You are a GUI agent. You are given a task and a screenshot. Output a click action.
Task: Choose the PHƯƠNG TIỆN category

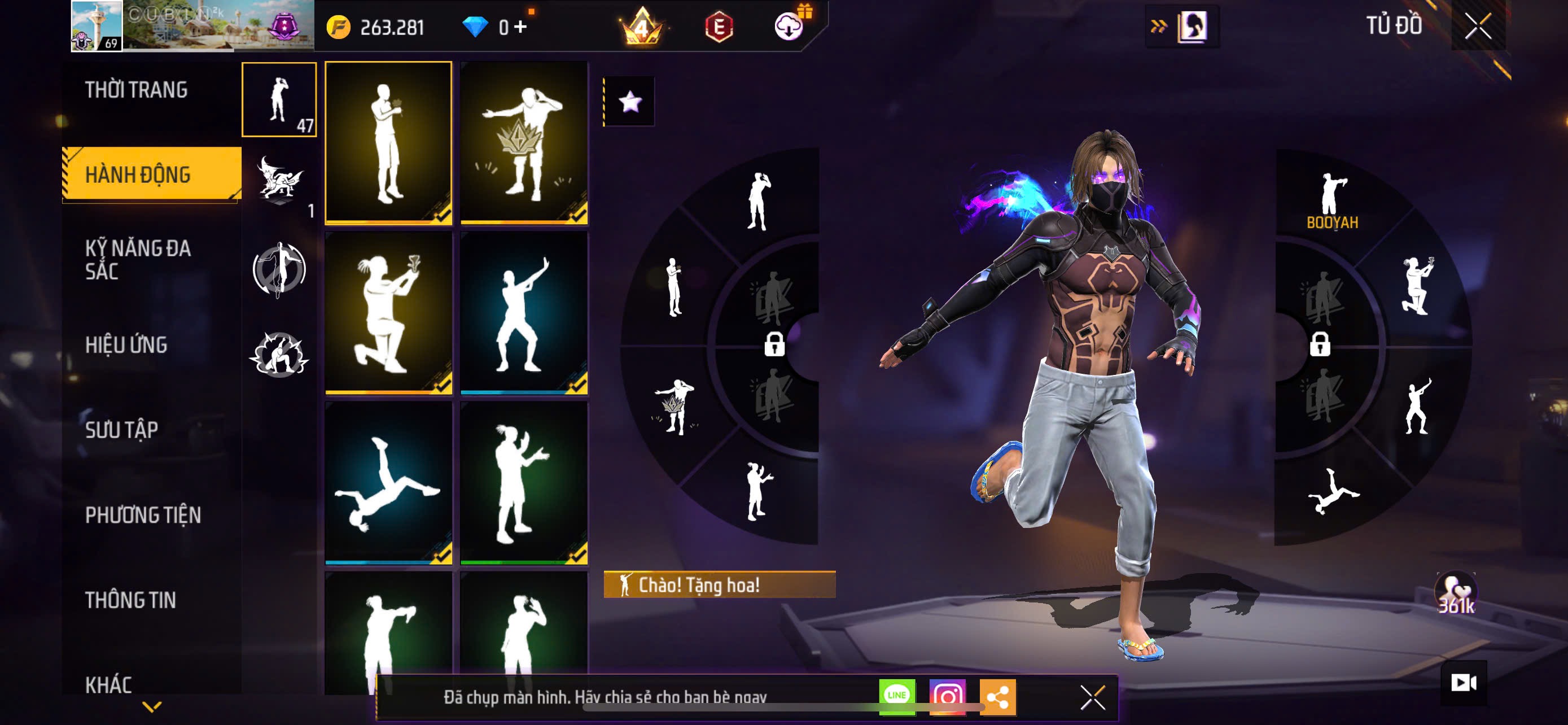[143, 515]
